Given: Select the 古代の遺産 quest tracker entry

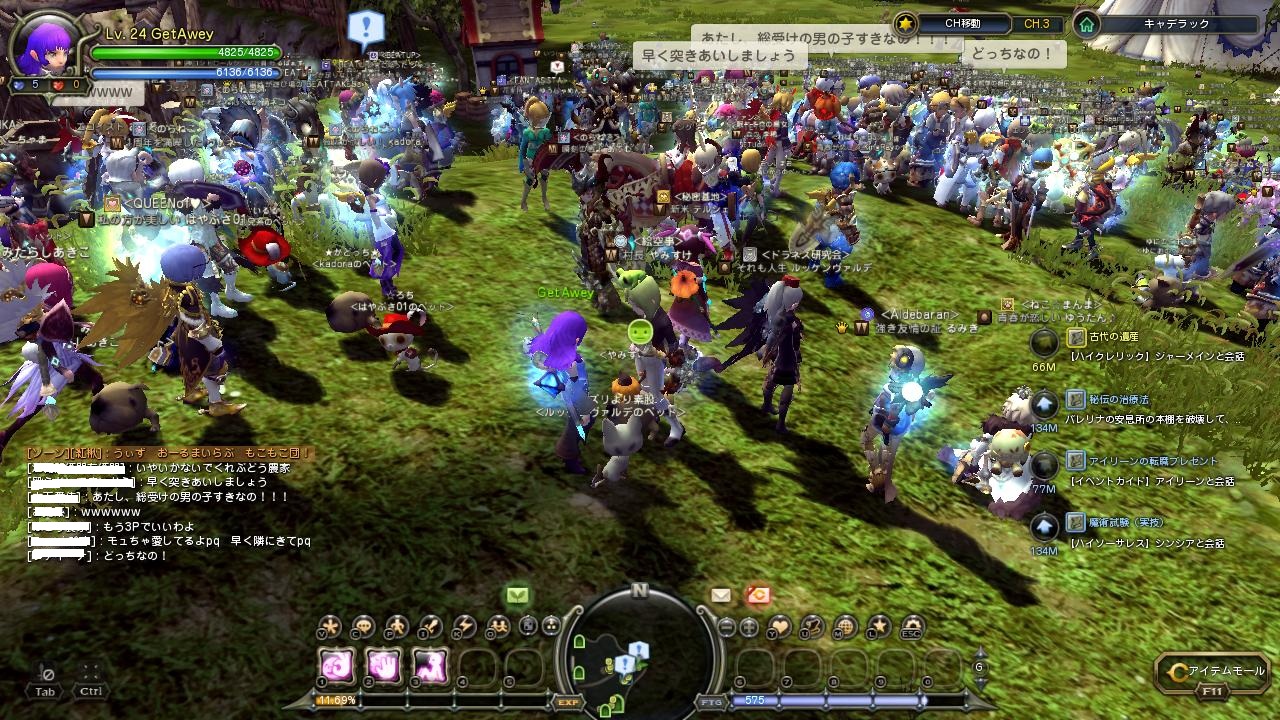Looking at the screenshot, I should pyautogui.click(x=1114, y=338).
